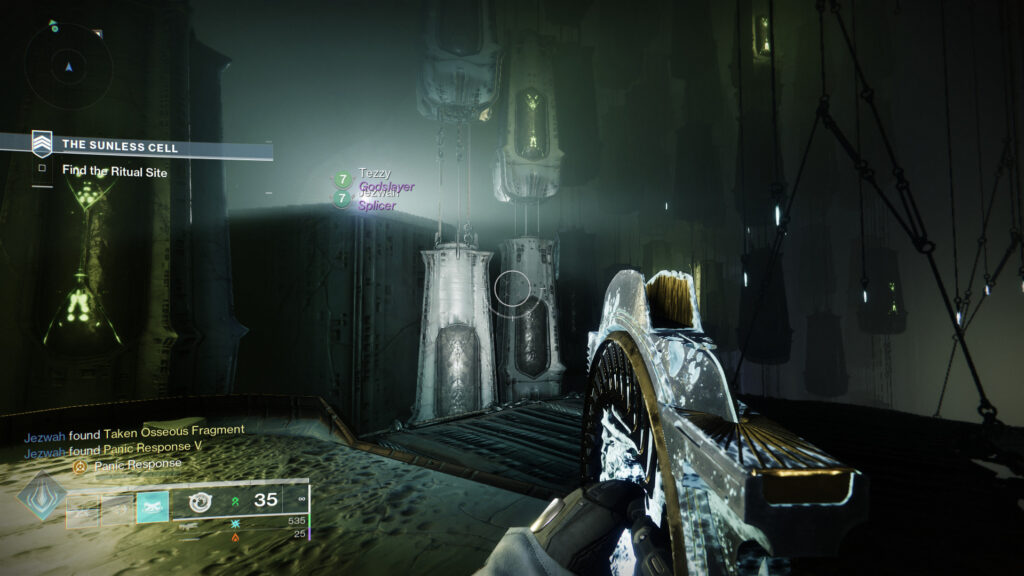
Task: Choose the equipped weapon emblem icon
Action: point(200,501)
